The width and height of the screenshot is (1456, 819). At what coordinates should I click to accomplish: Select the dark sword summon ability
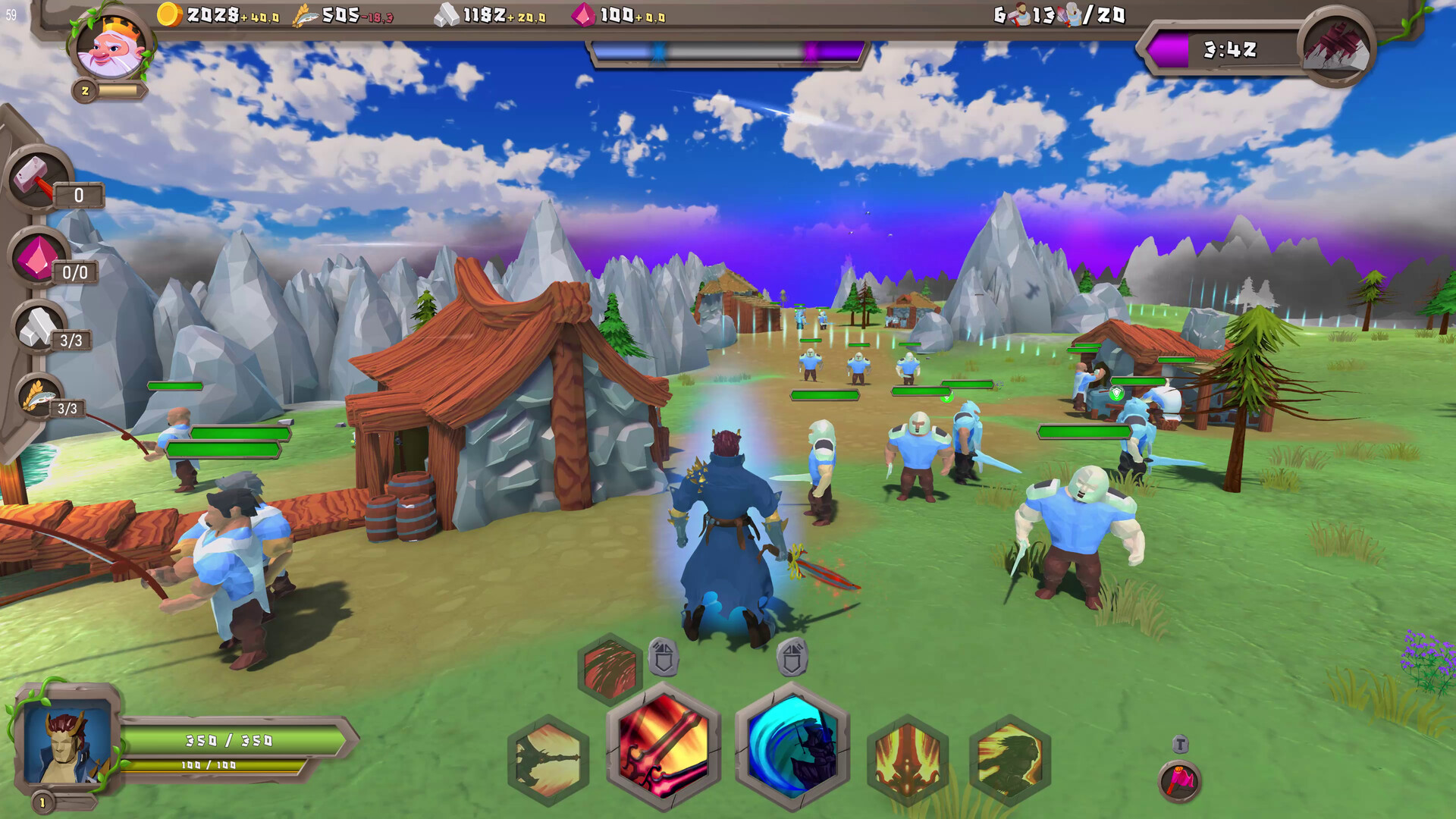click(x=548, y=756)
